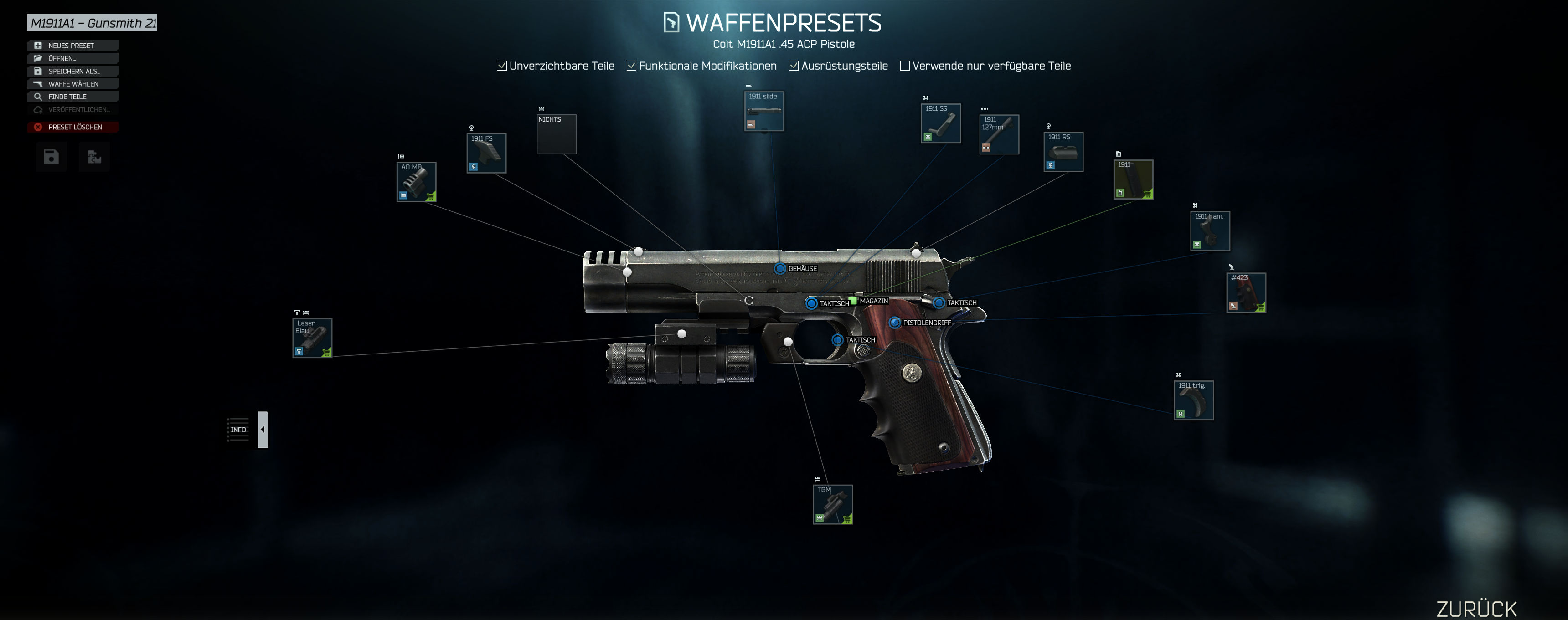Choose Speichern Als to save preset

click(x=72, y=71)
